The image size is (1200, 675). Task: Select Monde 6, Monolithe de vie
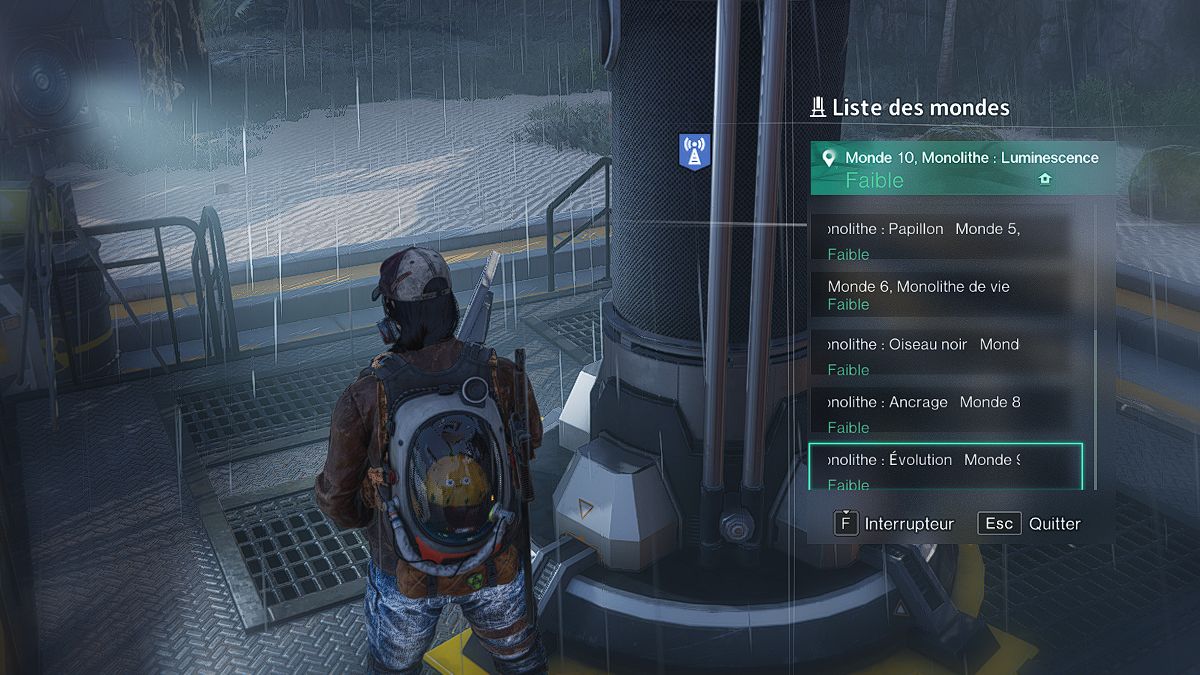(x=940, y=295)
